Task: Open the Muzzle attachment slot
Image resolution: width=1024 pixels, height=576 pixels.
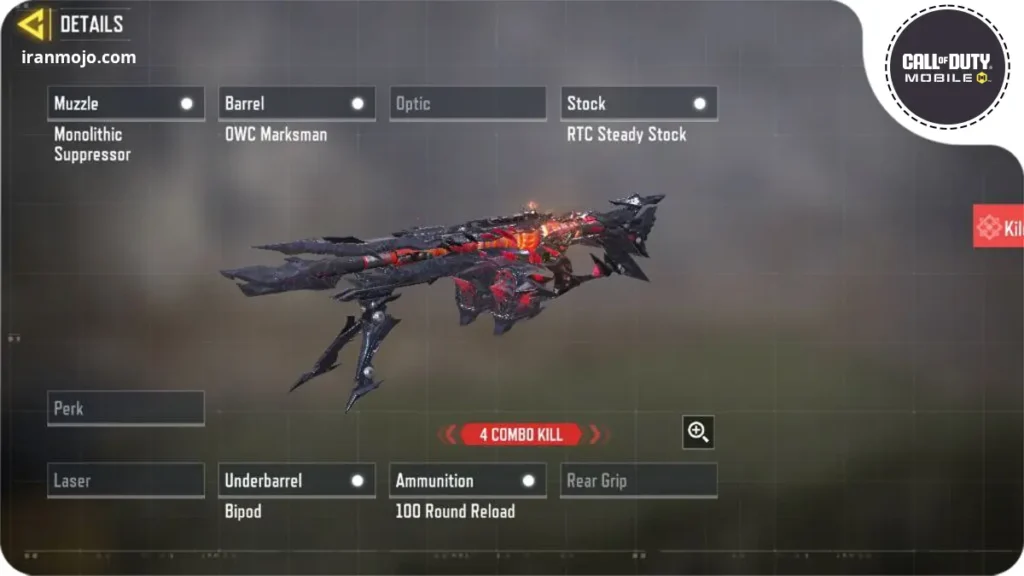Action: click(125, 103)
